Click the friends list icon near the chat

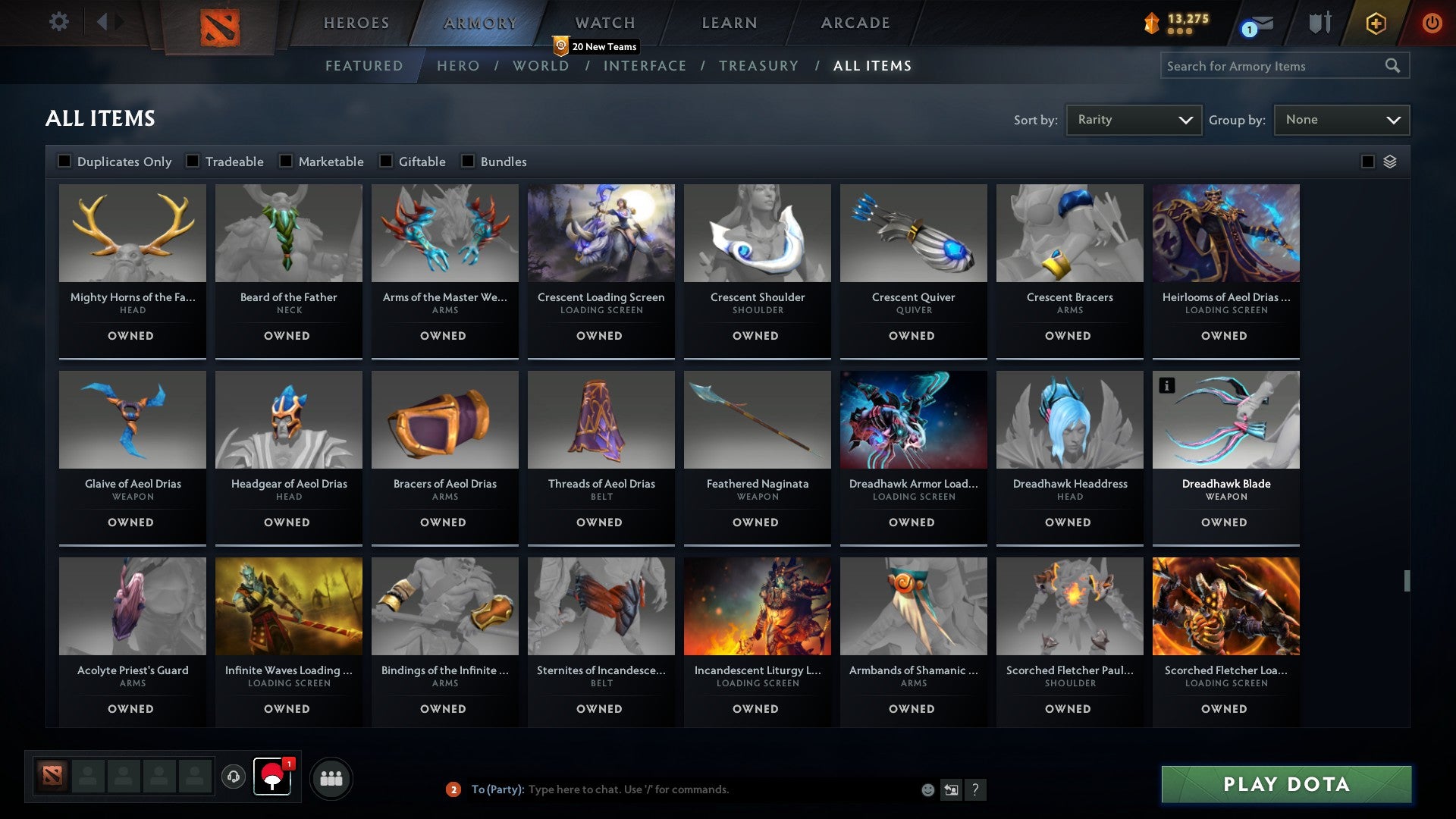click(331, 777)
